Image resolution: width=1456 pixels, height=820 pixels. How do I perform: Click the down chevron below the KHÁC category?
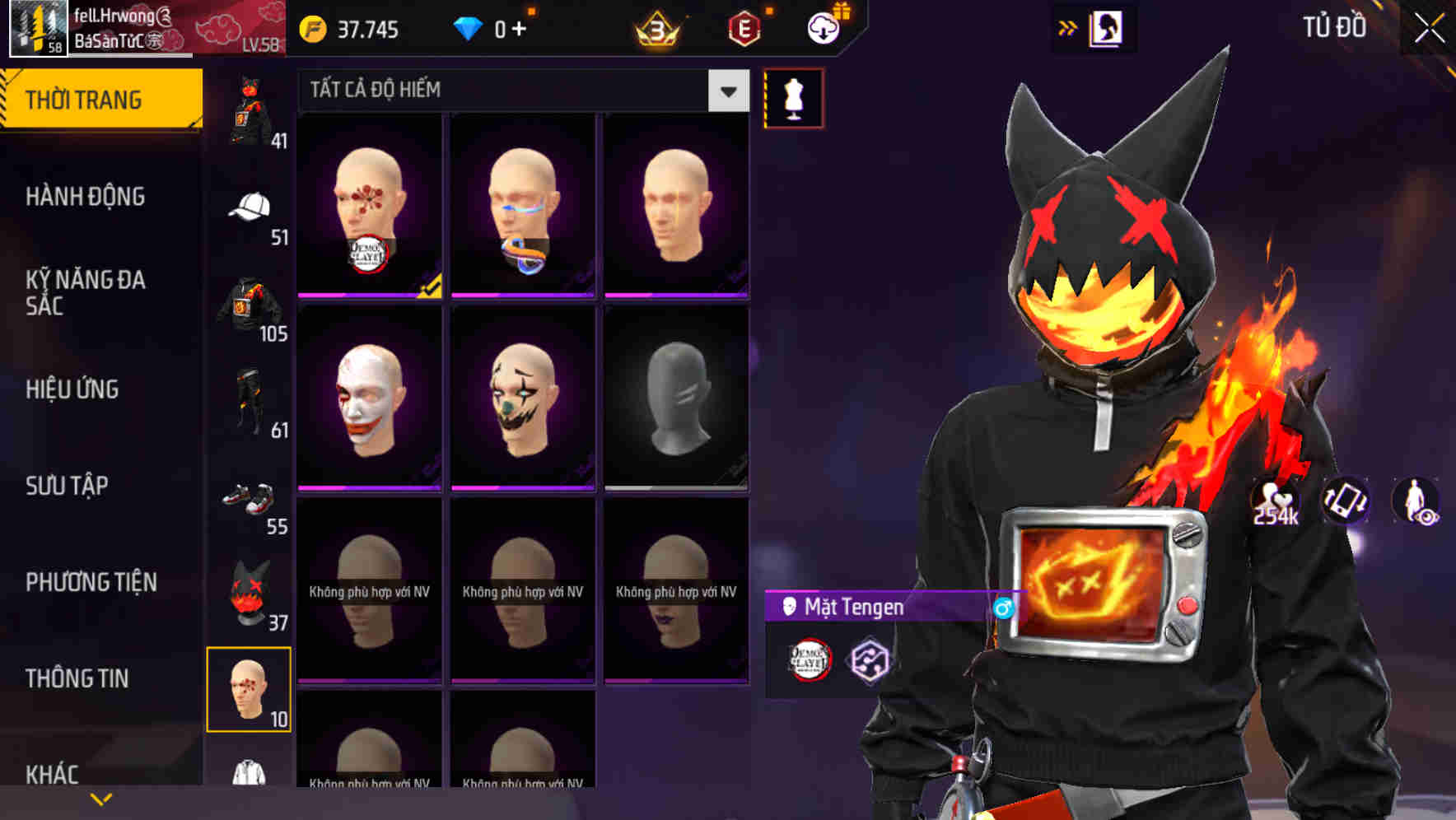coord(99,800)
